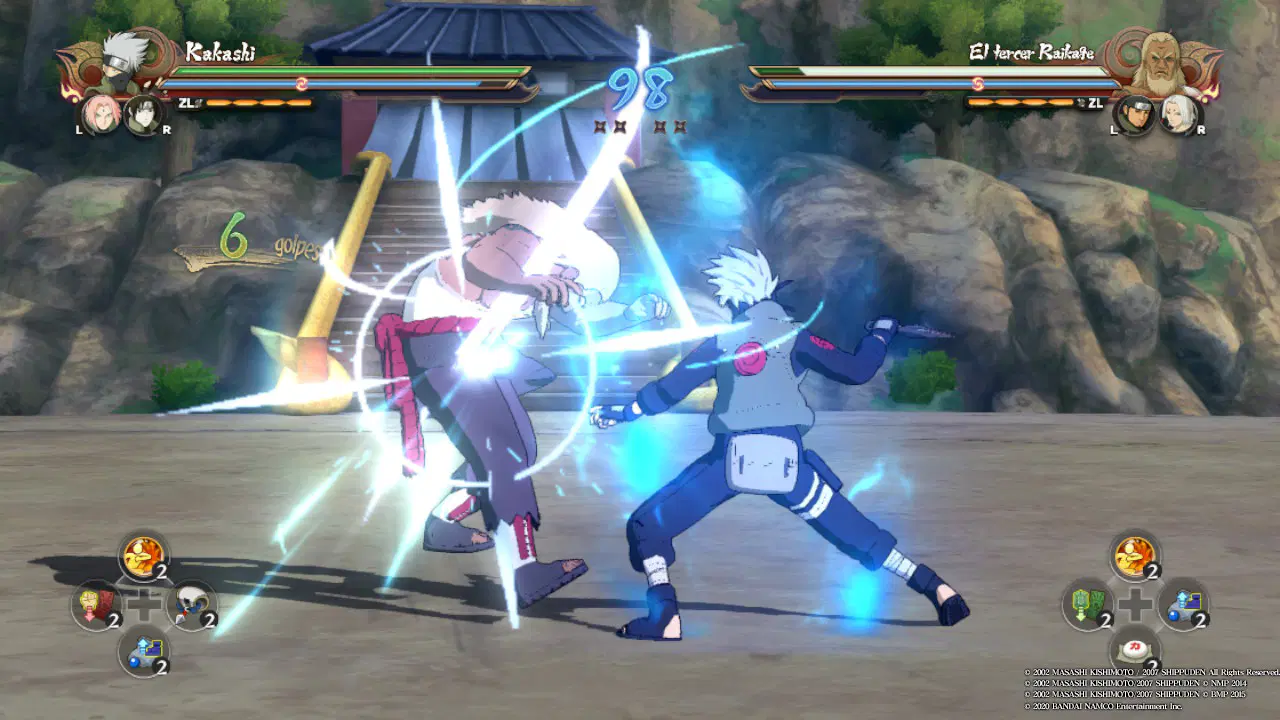Use the Raikage's orange flame figure tool
1280x720 pixels.
[x=1133, y=555]
